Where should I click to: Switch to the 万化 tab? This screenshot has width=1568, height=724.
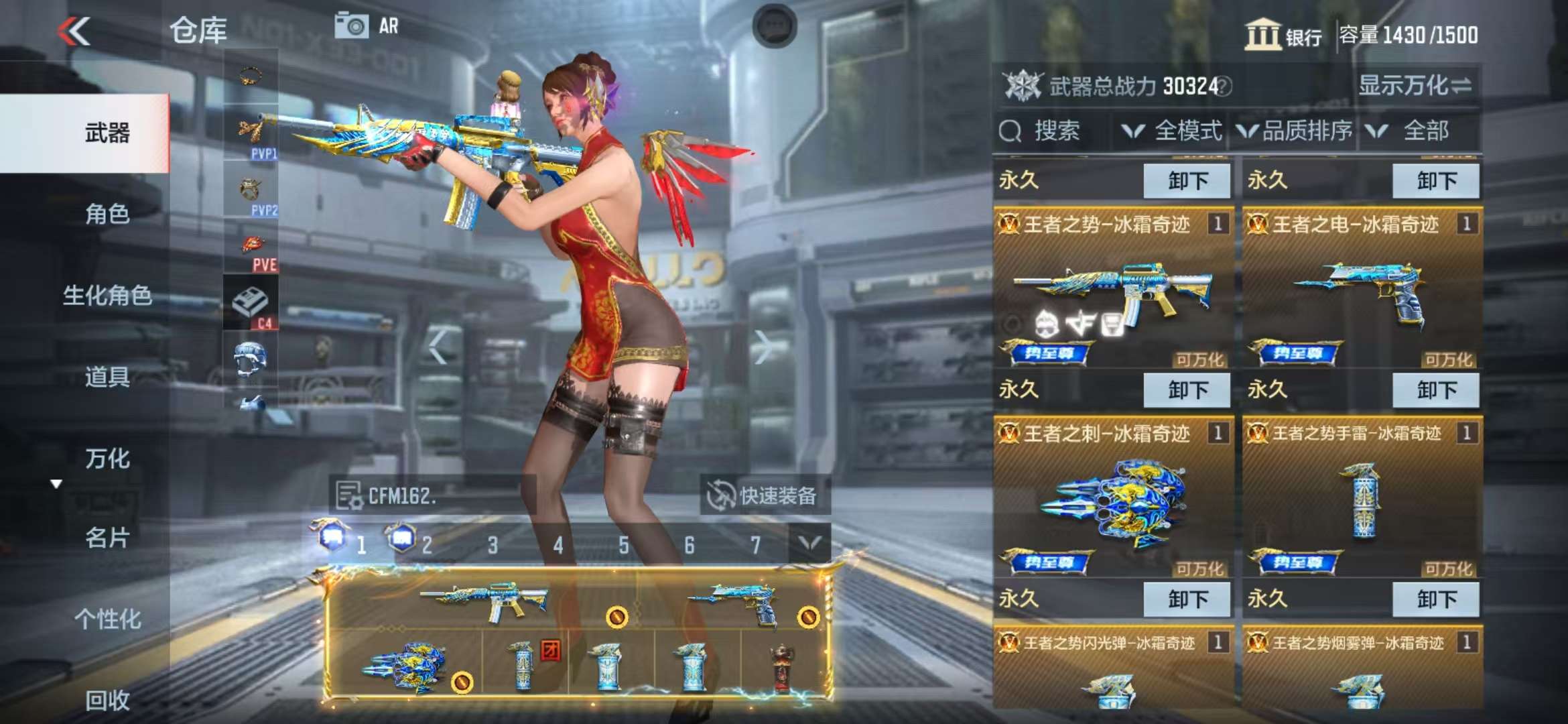(x=107, y=459)
